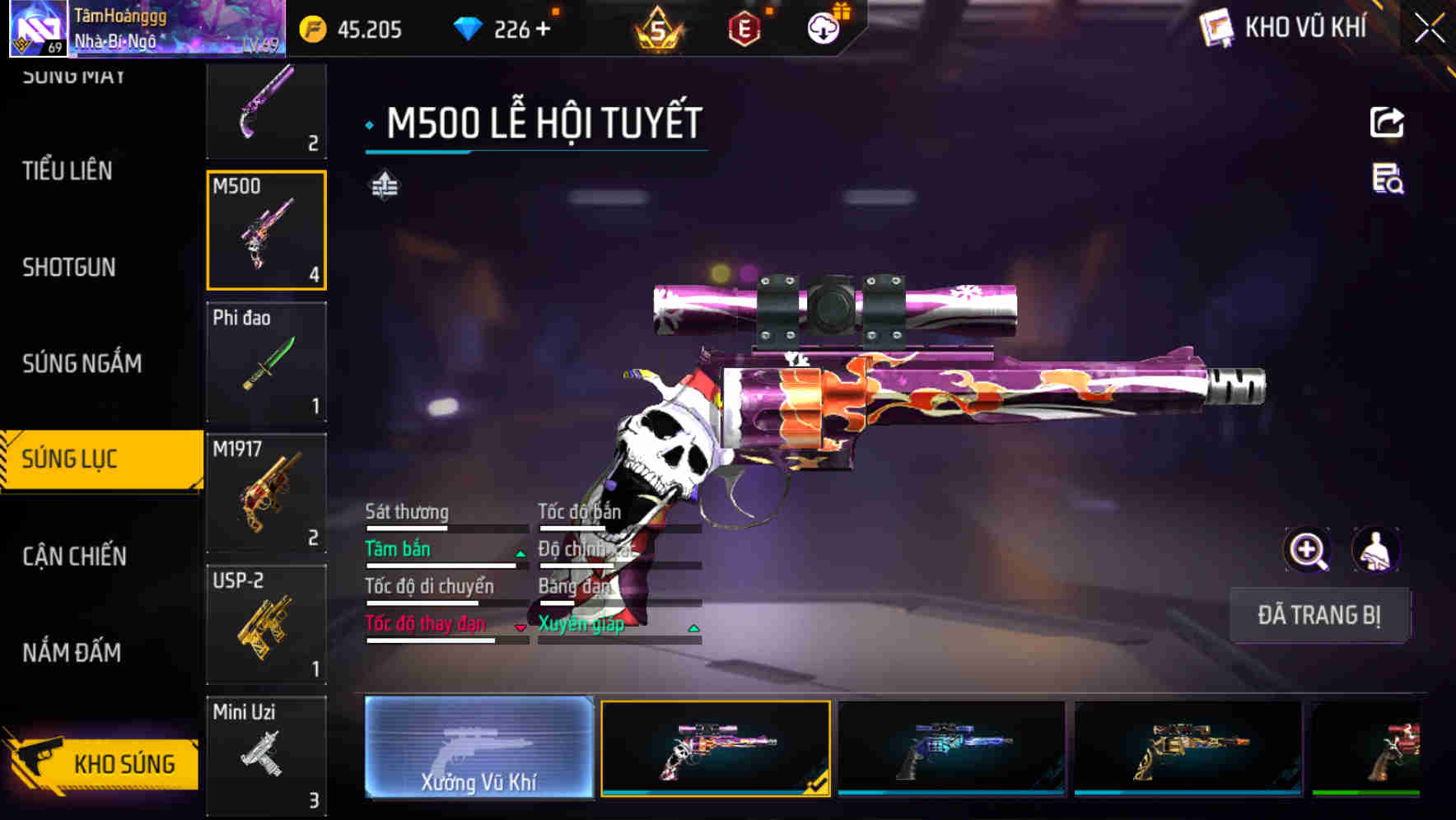This screenshot has width=1456, height=820.
Task: Select the M1917 weapon thumbnail
Action: coord(266,492)
